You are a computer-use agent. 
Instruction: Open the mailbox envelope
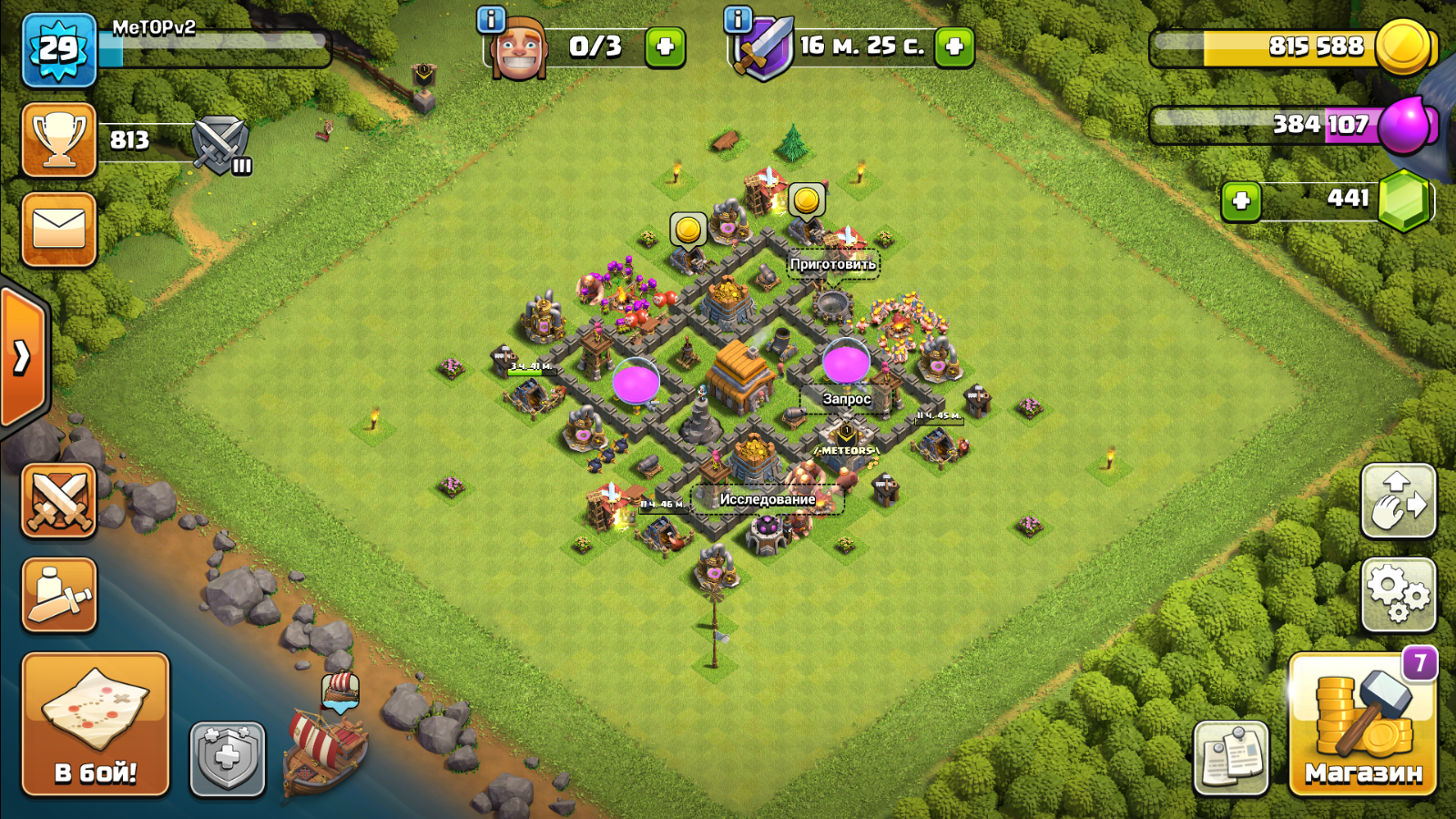pos(59,230)
